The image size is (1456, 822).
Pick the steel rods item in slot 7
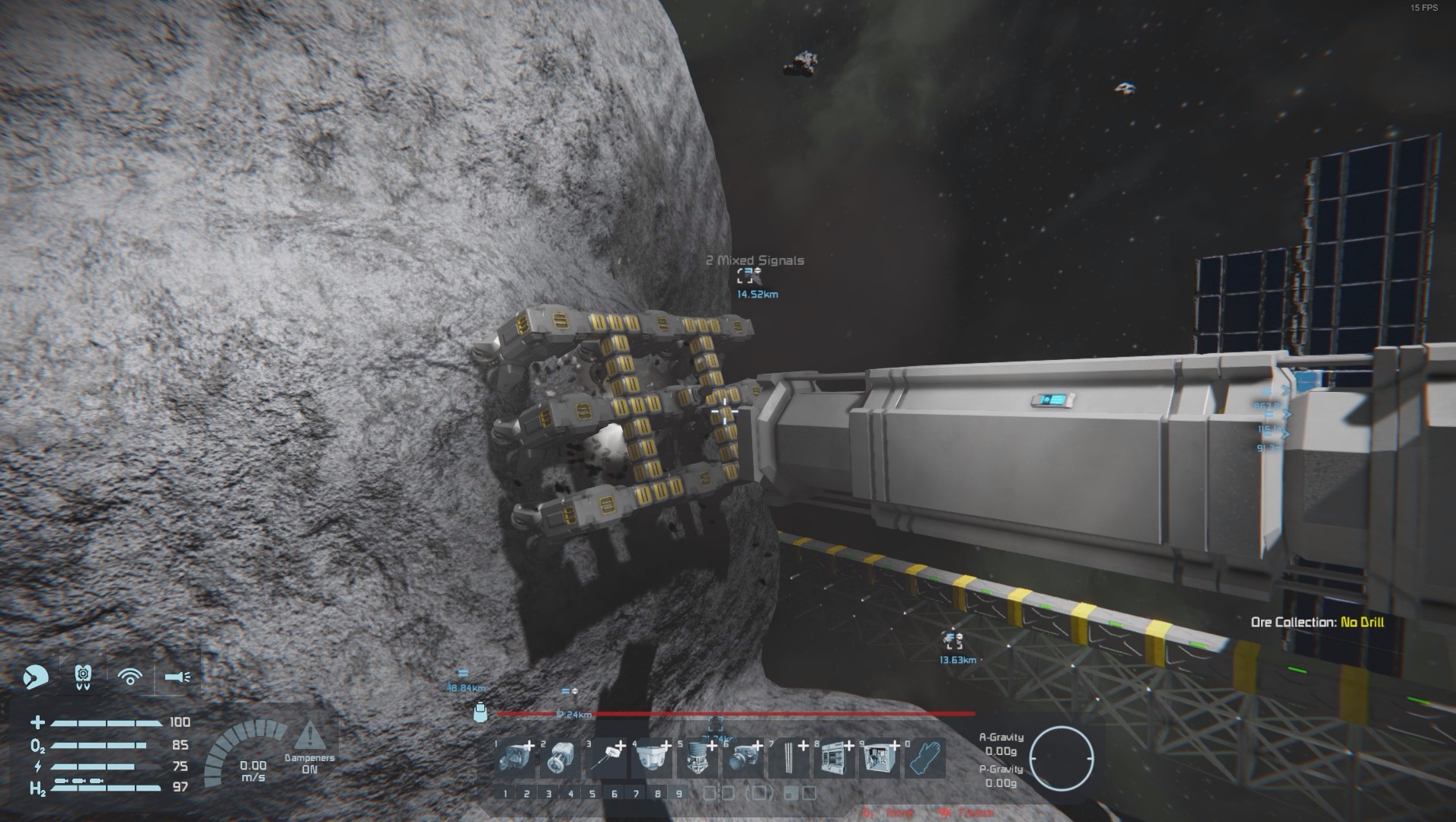point(788,759)
